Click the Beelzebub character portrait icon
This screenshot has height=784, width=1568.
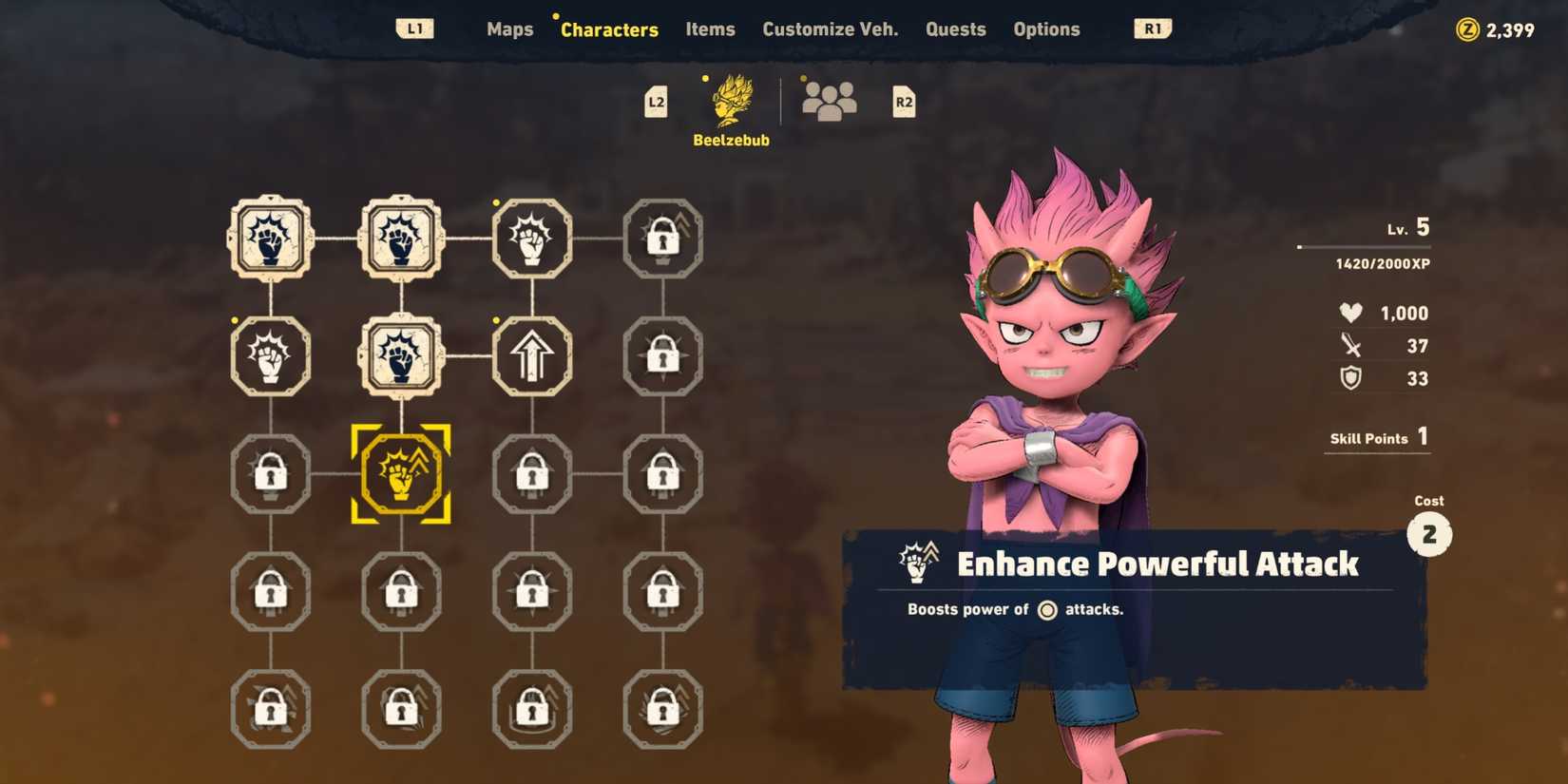click(730, 98)
